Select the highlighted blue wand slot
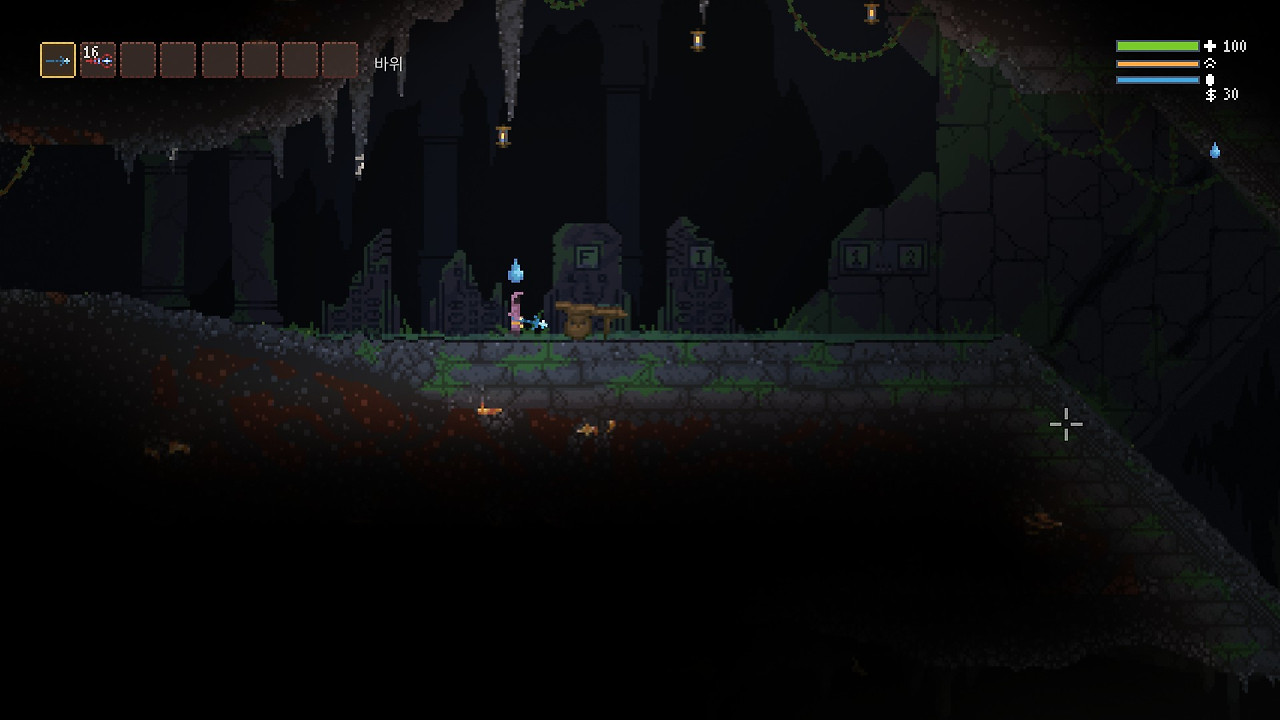 (x=58, y=60)
